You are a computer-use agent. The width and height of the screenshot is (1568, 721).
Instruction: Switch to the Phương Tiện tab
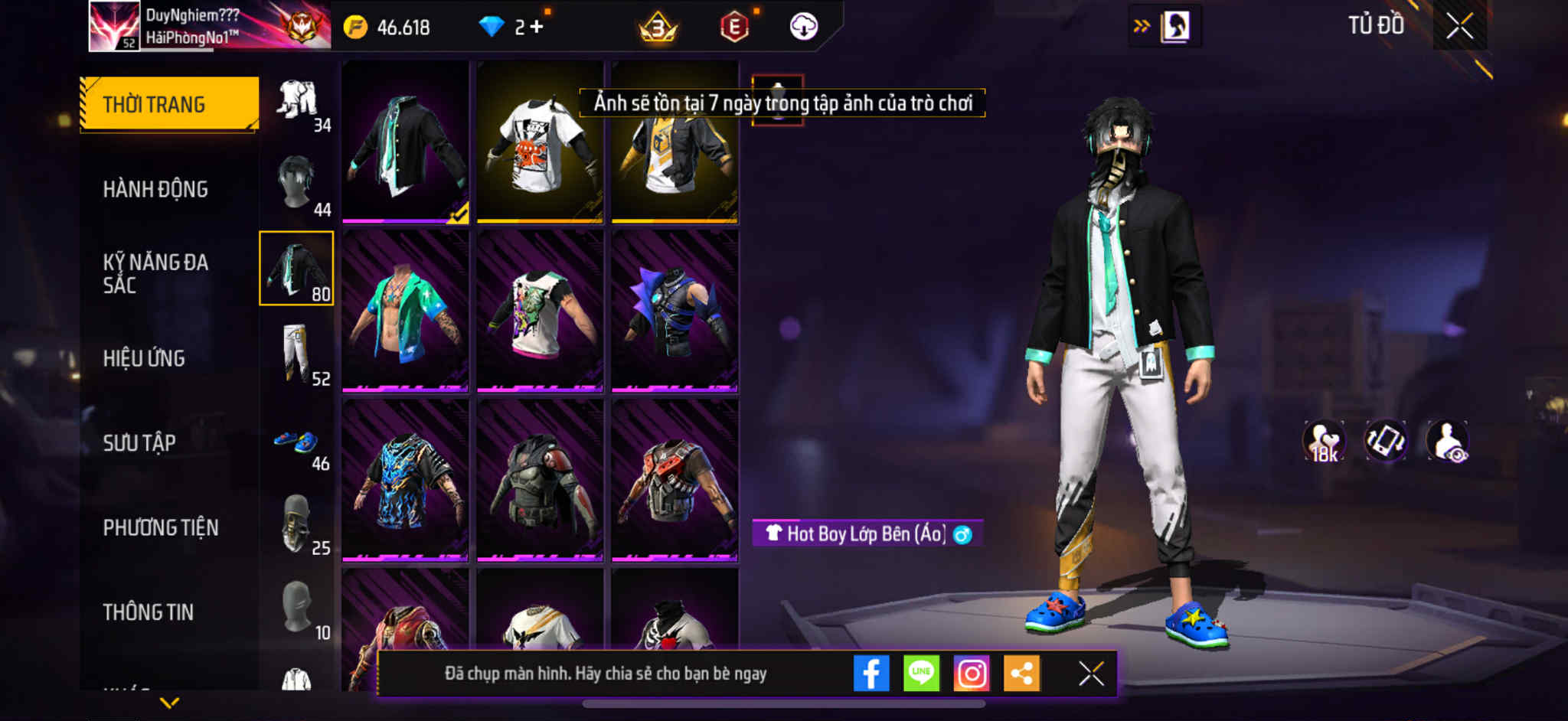point(161,527)
